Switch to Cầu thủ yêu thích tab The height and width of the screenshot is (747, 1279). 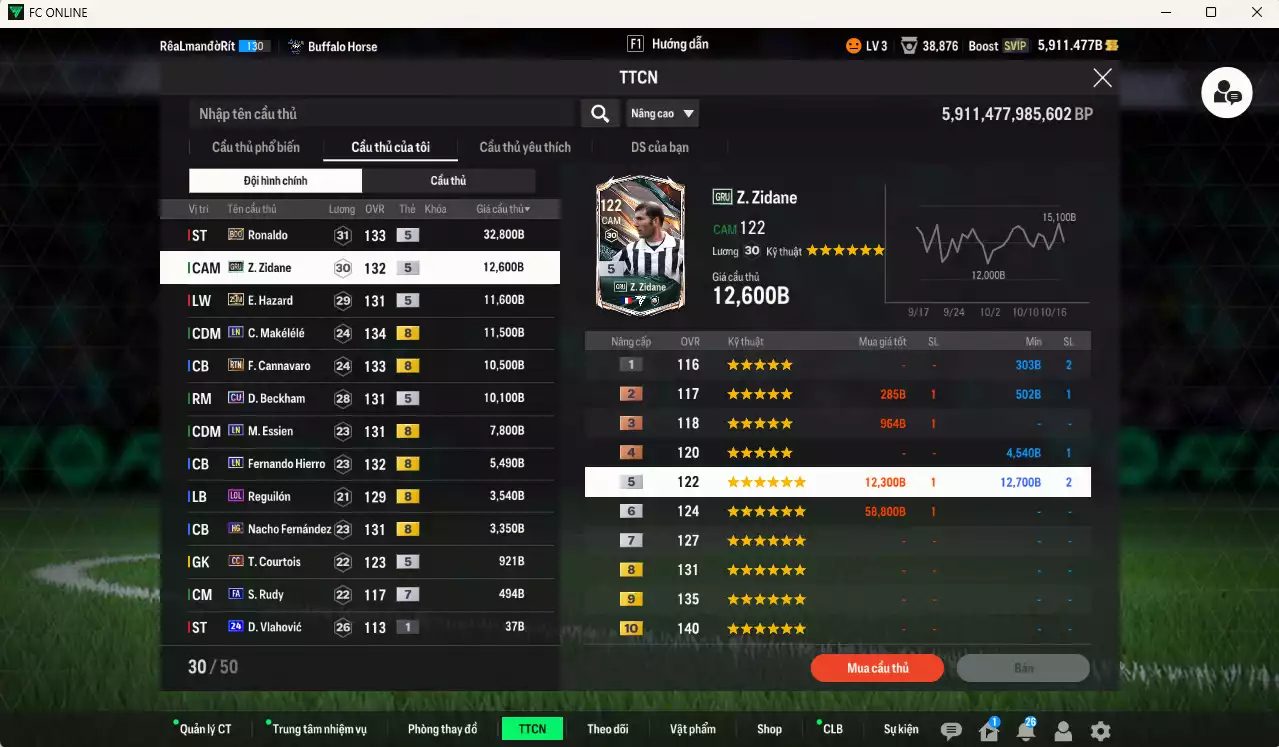point(525,147)
